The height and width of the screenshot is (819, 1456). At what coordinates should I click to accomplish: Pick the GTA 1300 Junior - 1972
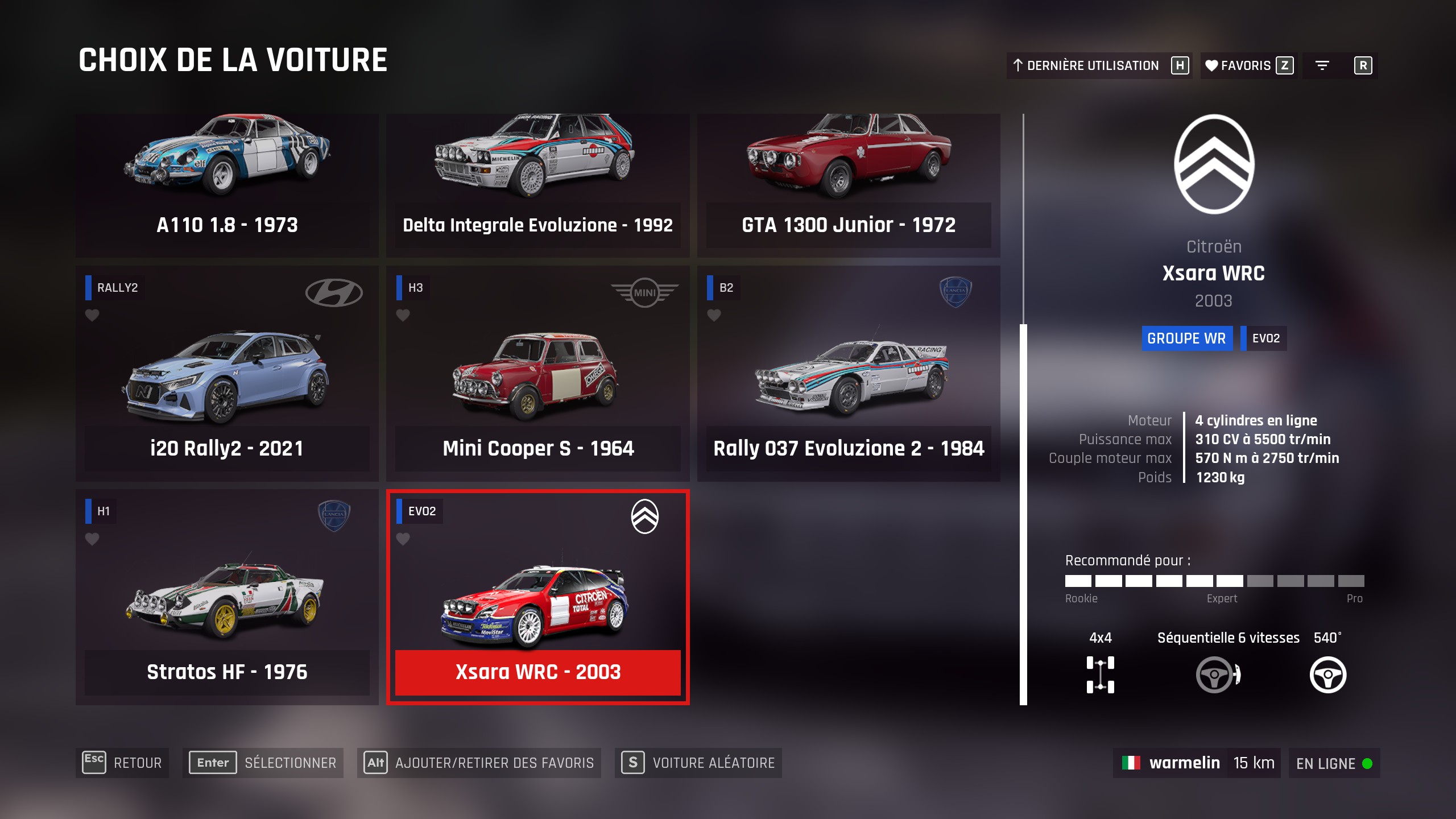(848, 182)
